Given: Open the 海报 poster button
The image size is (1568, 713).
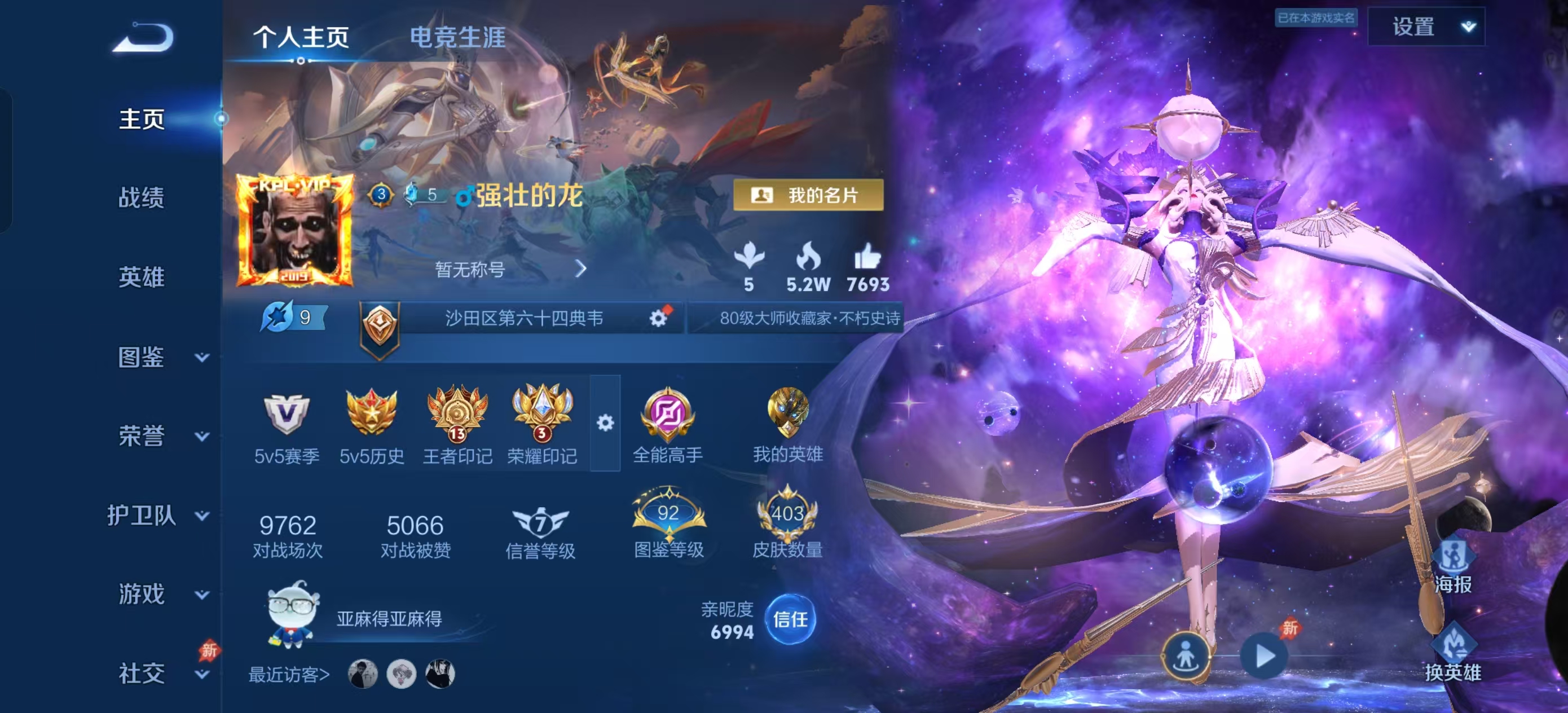Looking at the screenshot, I should [1453, 566].
